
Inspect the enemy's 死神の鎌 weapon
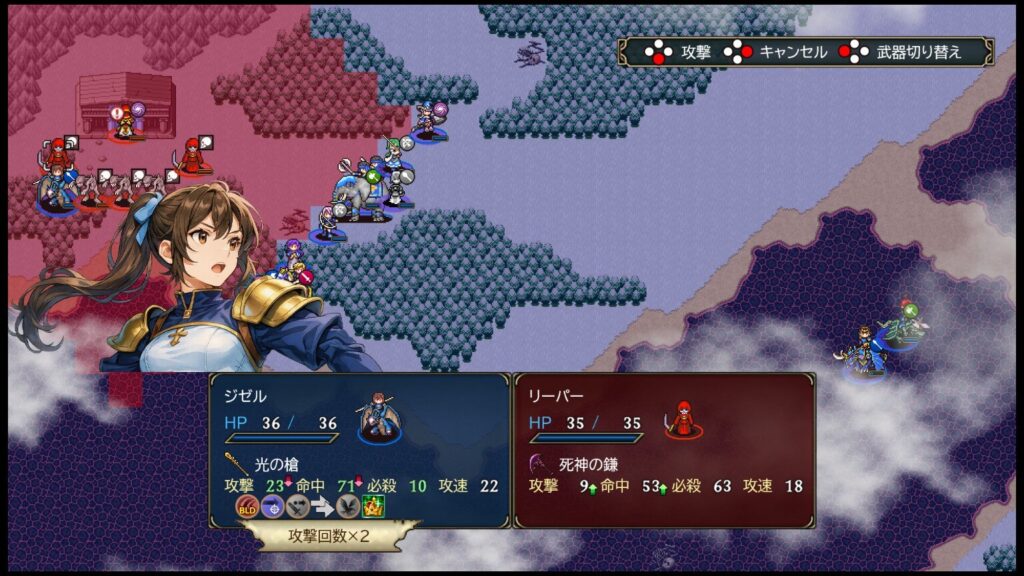click(574, 464)
